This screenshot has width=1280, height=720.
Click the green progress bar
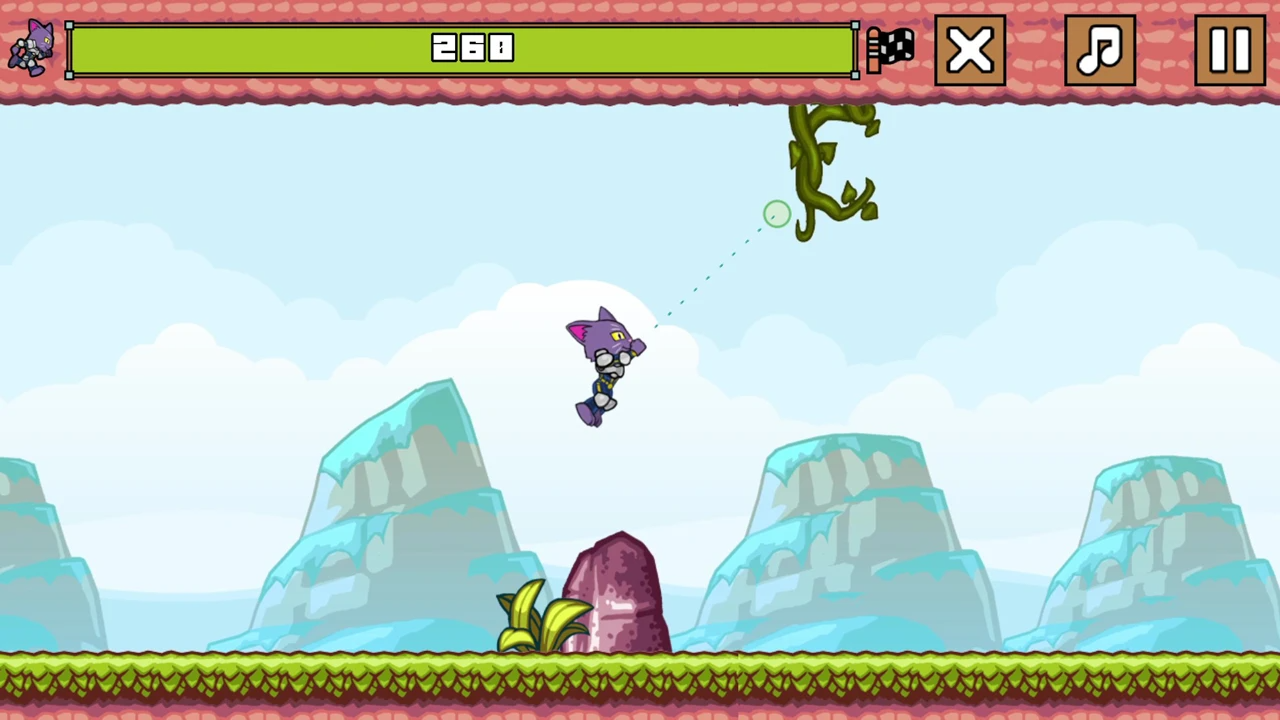[460, 50]
